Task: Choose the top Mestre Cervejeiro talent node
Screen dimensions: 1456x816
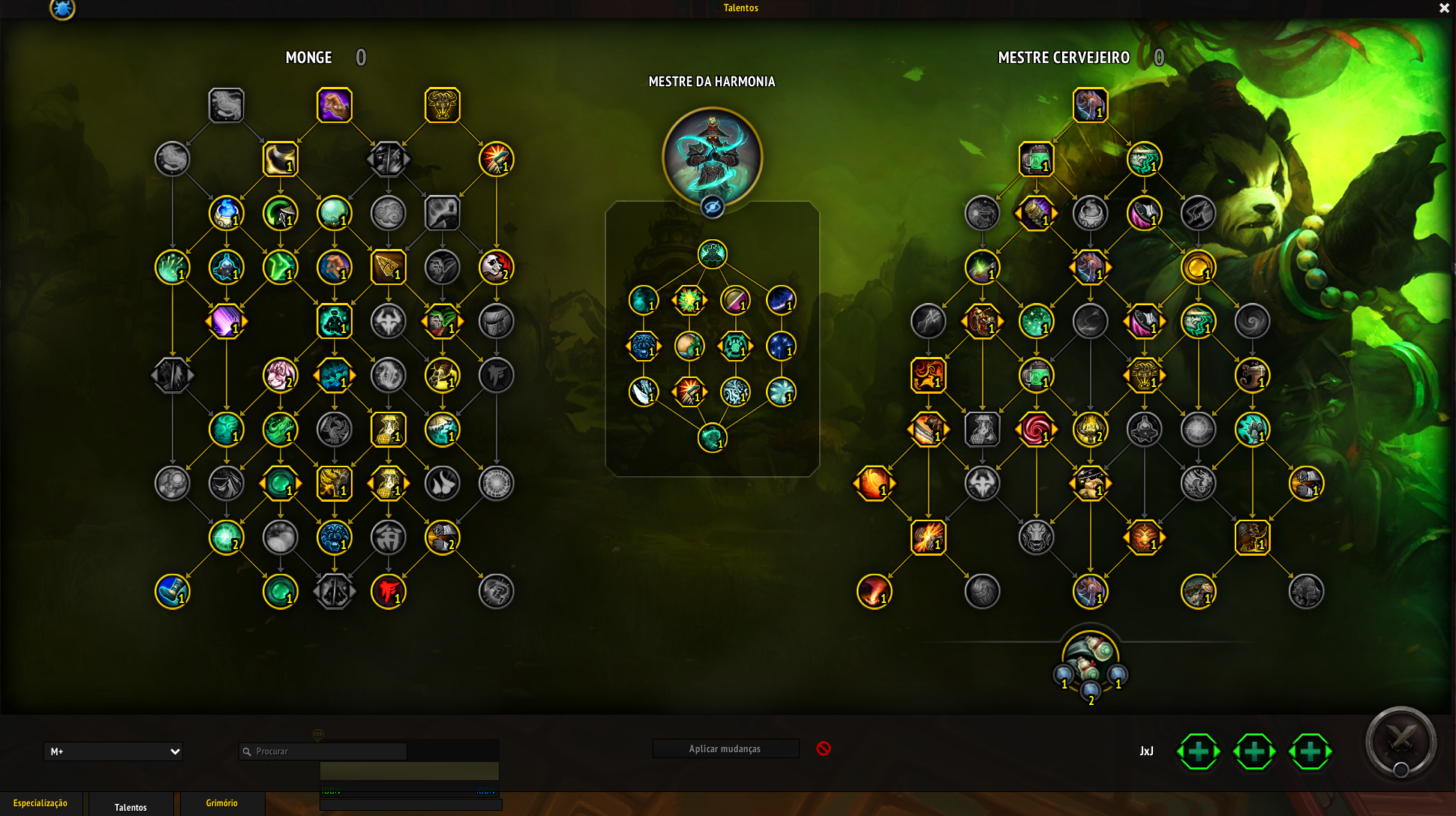Action: tap(1090, 105)
